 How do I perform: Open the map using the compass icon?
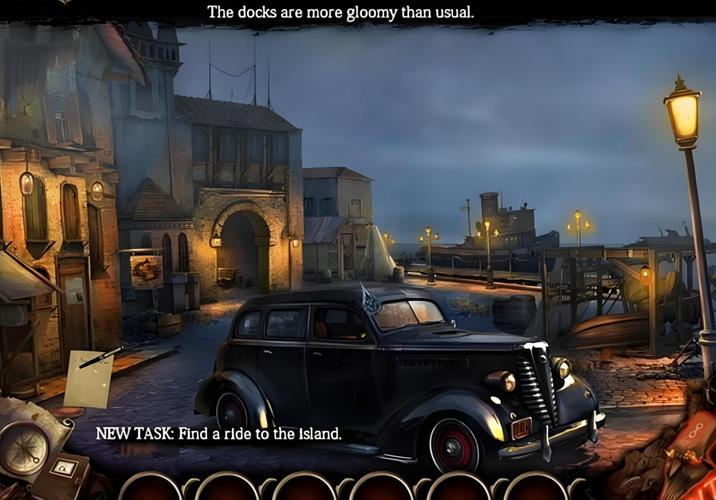coord(22,446)
